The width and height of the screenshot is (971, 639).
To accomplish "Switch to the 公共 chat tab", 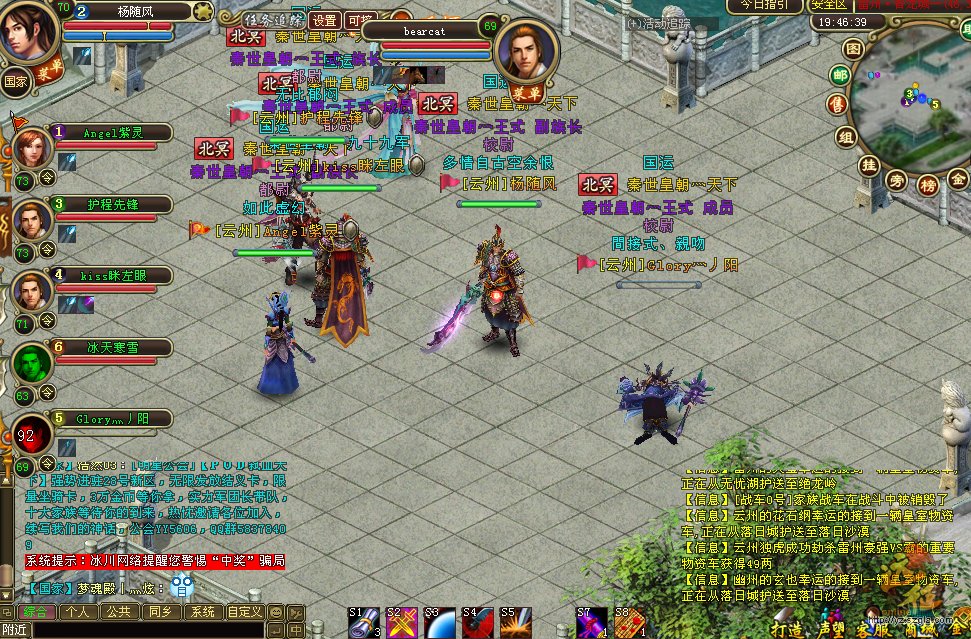I will coord(118,611).
